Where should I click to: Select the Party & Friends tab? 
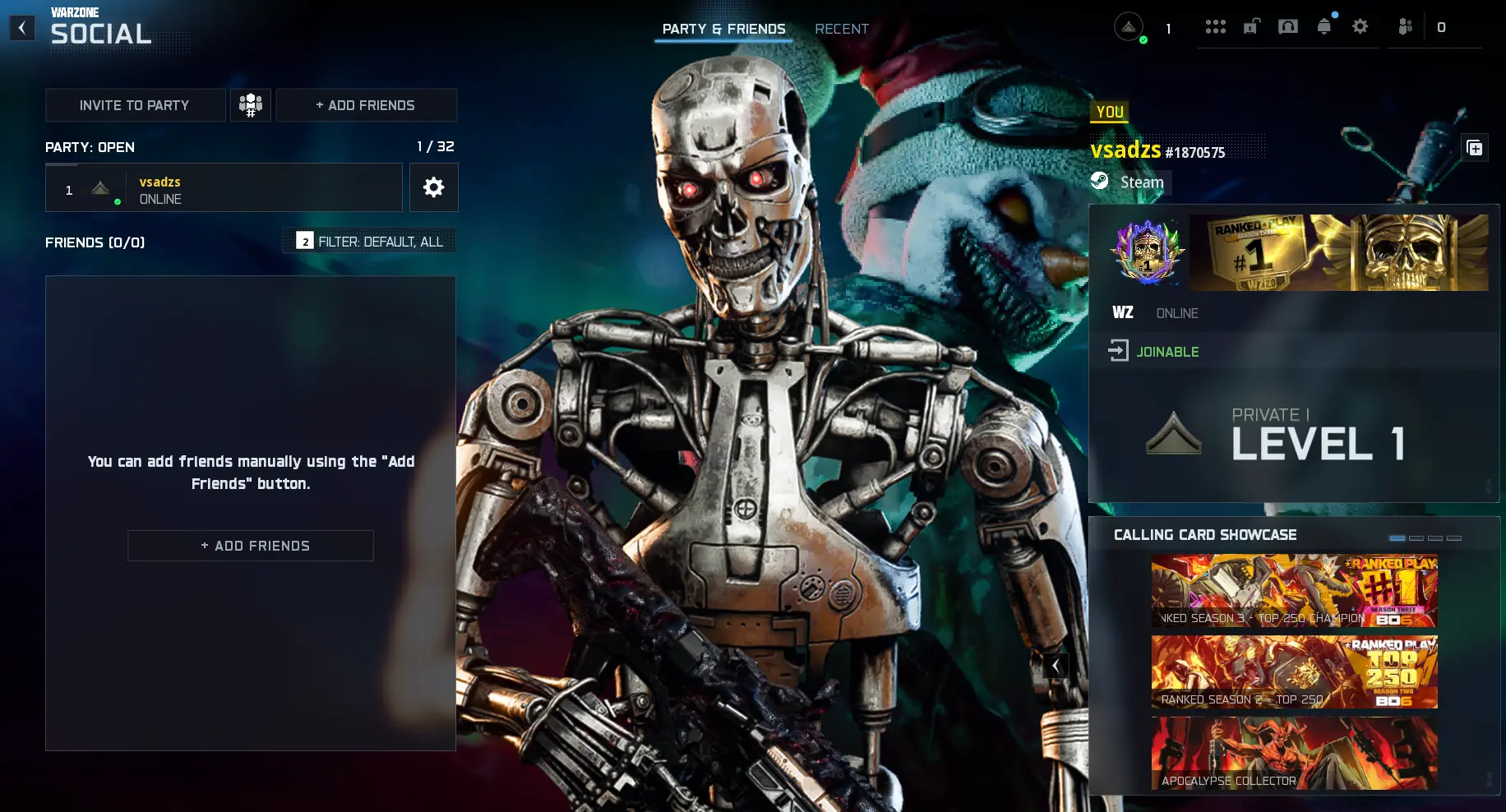(723, 29)
